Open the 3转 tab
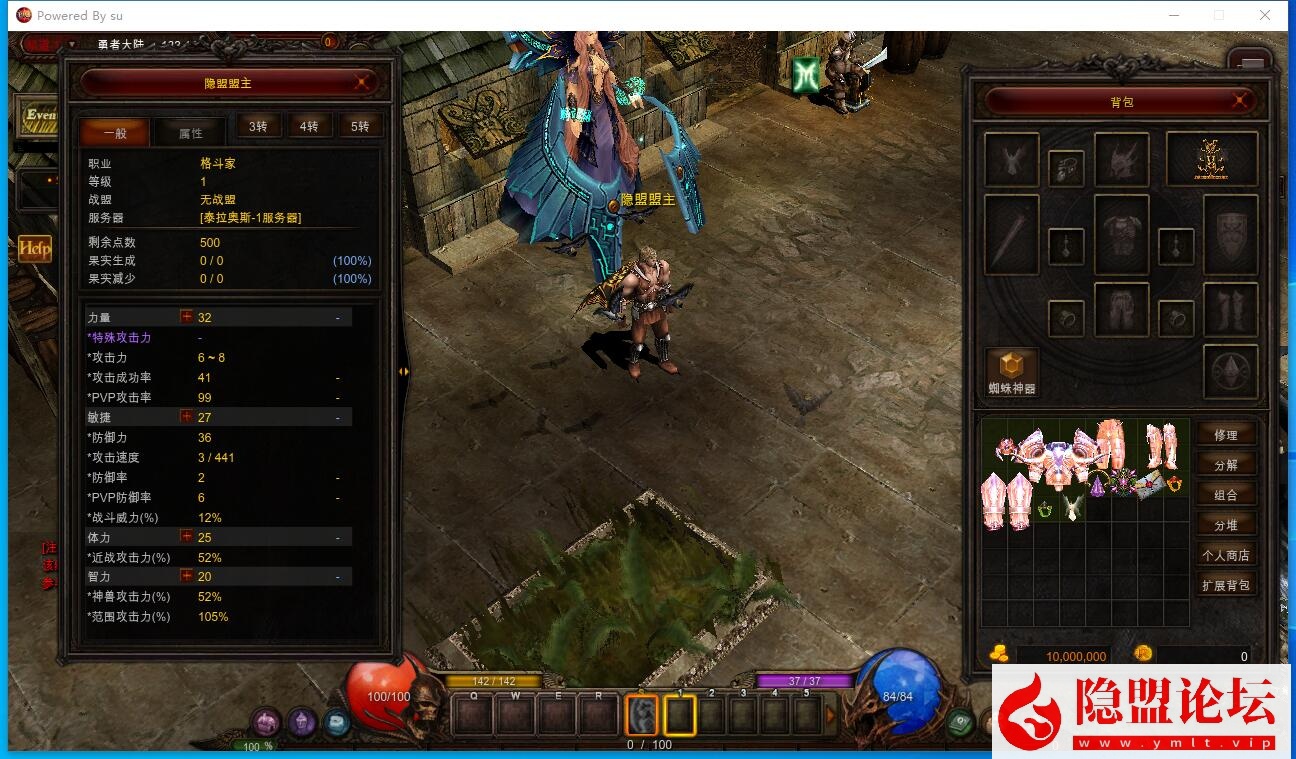This screenshot has height=759, width=1296. (x=258, y=126)
